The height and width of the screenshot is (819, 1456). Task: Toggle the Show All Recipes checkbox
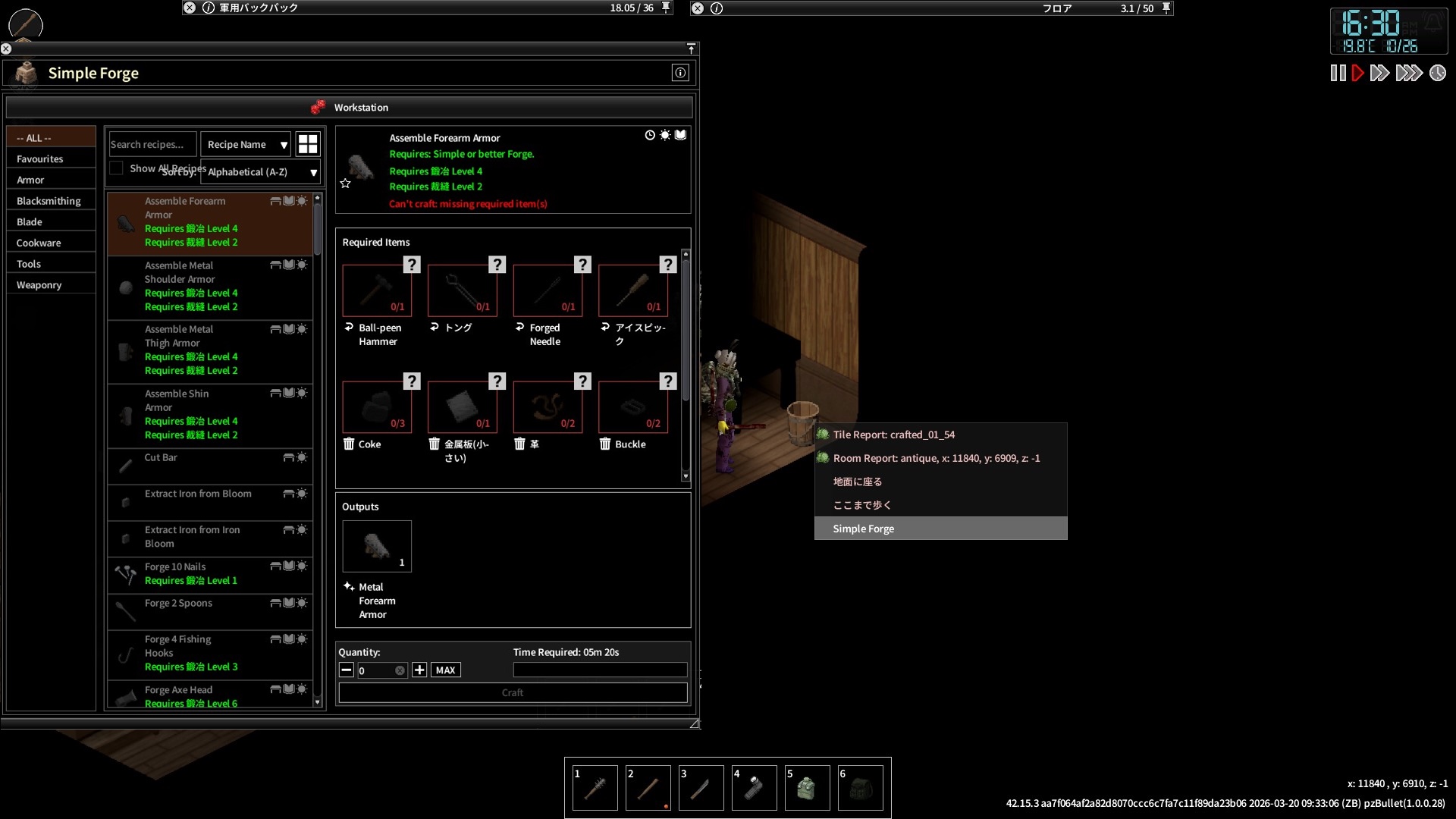(x=117, y=168)
